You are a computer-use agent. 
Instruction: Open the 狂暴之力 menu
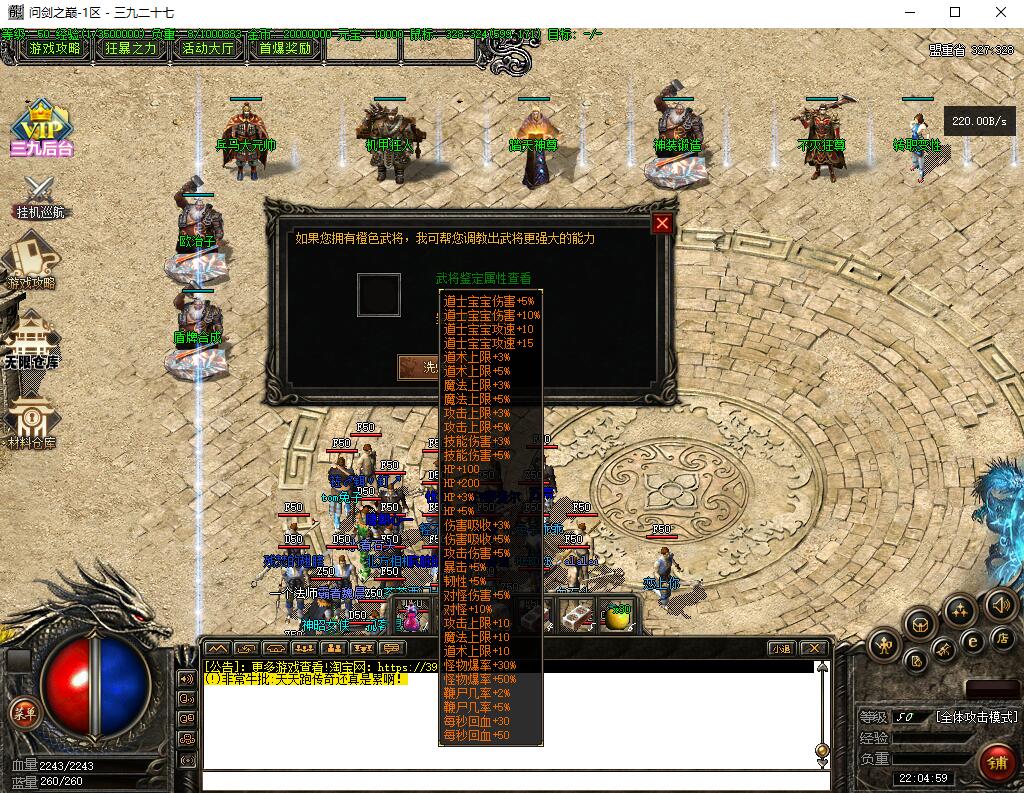(131, 48)
